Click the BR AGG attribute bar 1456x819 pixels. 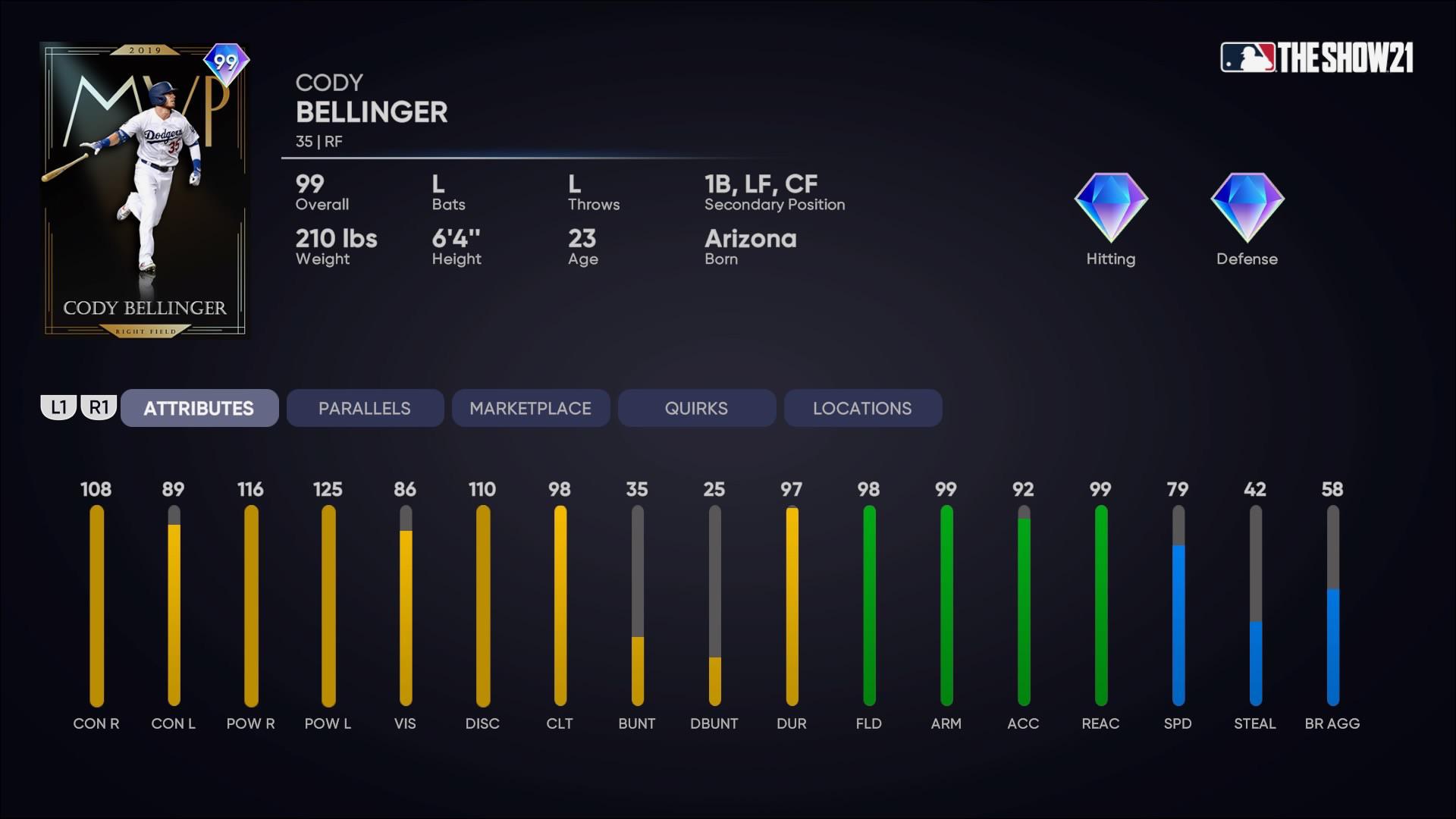point(1332,607)
